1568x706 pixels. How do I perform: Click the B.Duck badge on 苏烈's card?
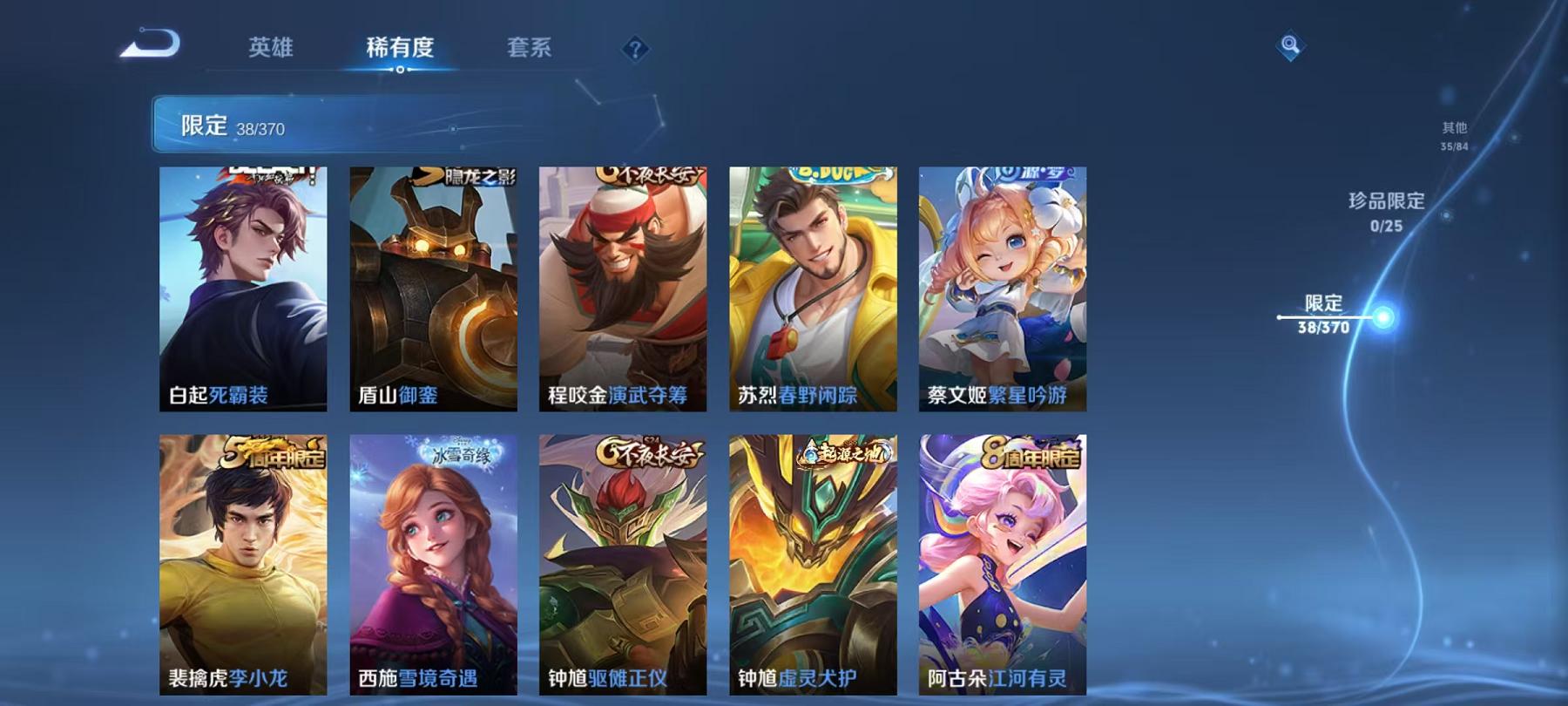[836, 172]
